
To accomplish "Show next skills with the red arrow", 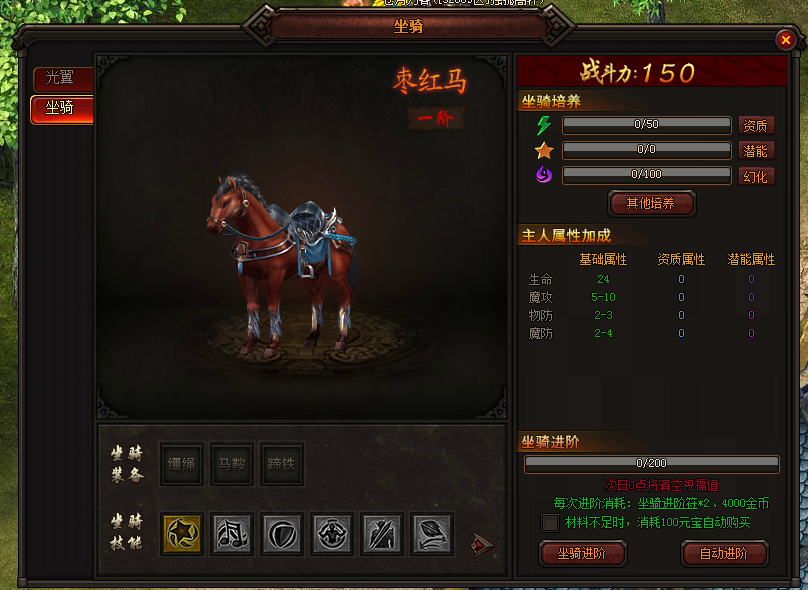I will point(482,545).
